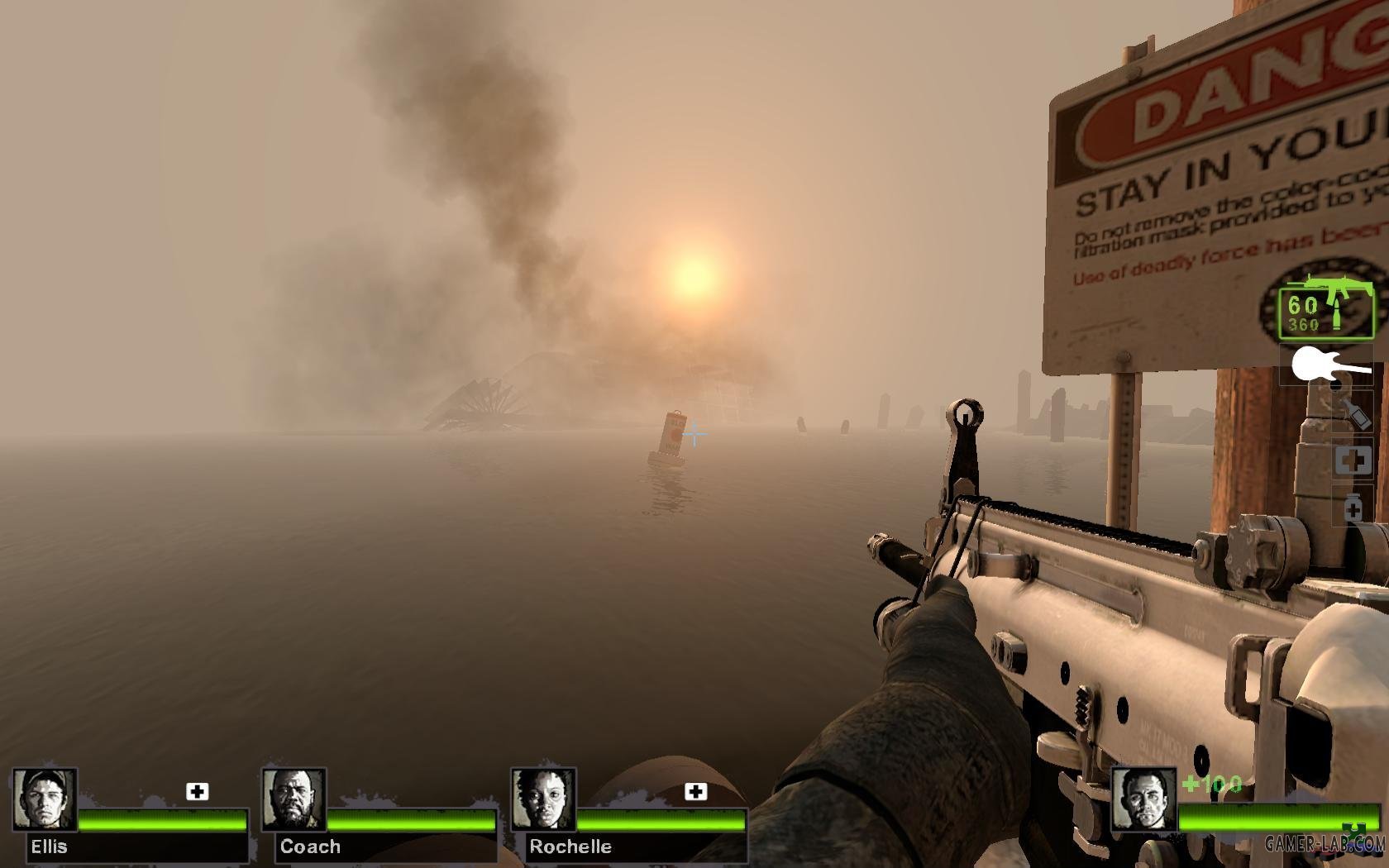The height and width of the screenshot is (868, 1389).
Task: Choose Rochelle's teammate portrait
Action: tap(543, 799)
